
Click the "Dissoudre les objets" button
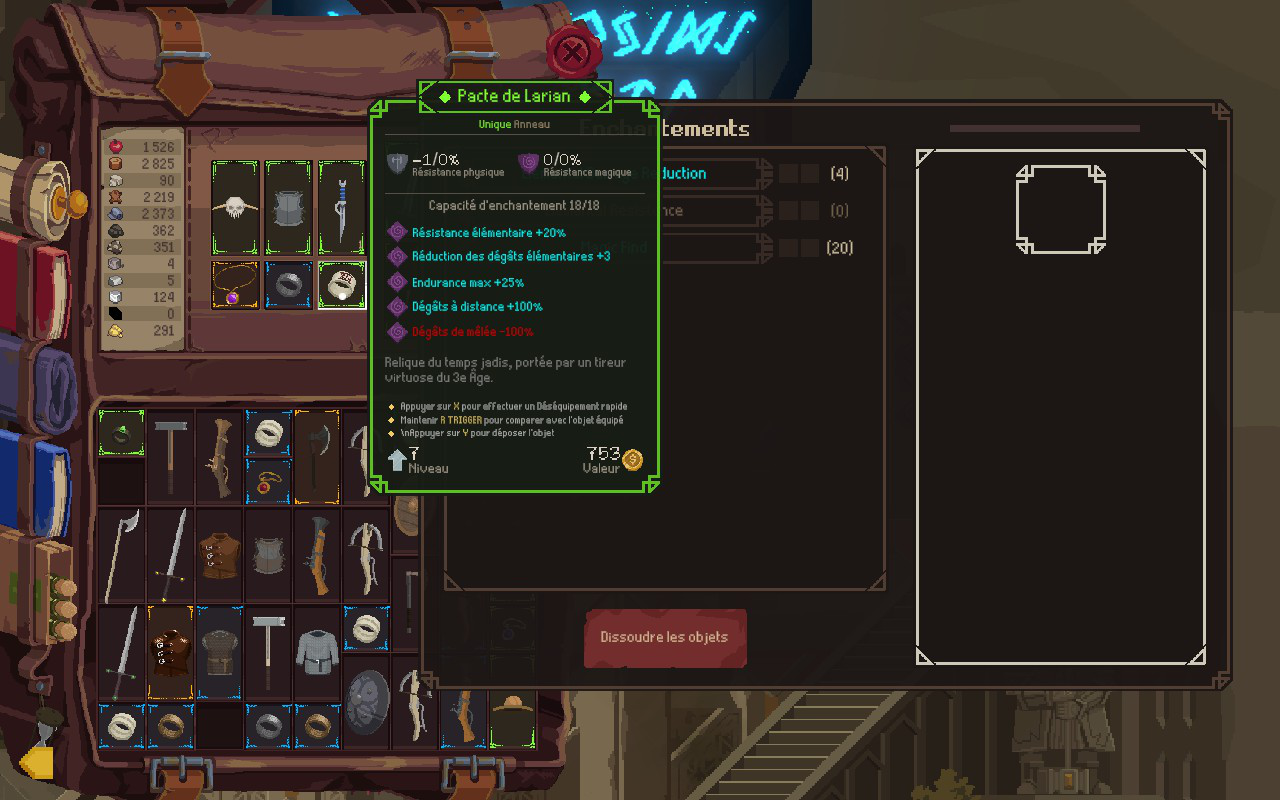coord(665,638)
